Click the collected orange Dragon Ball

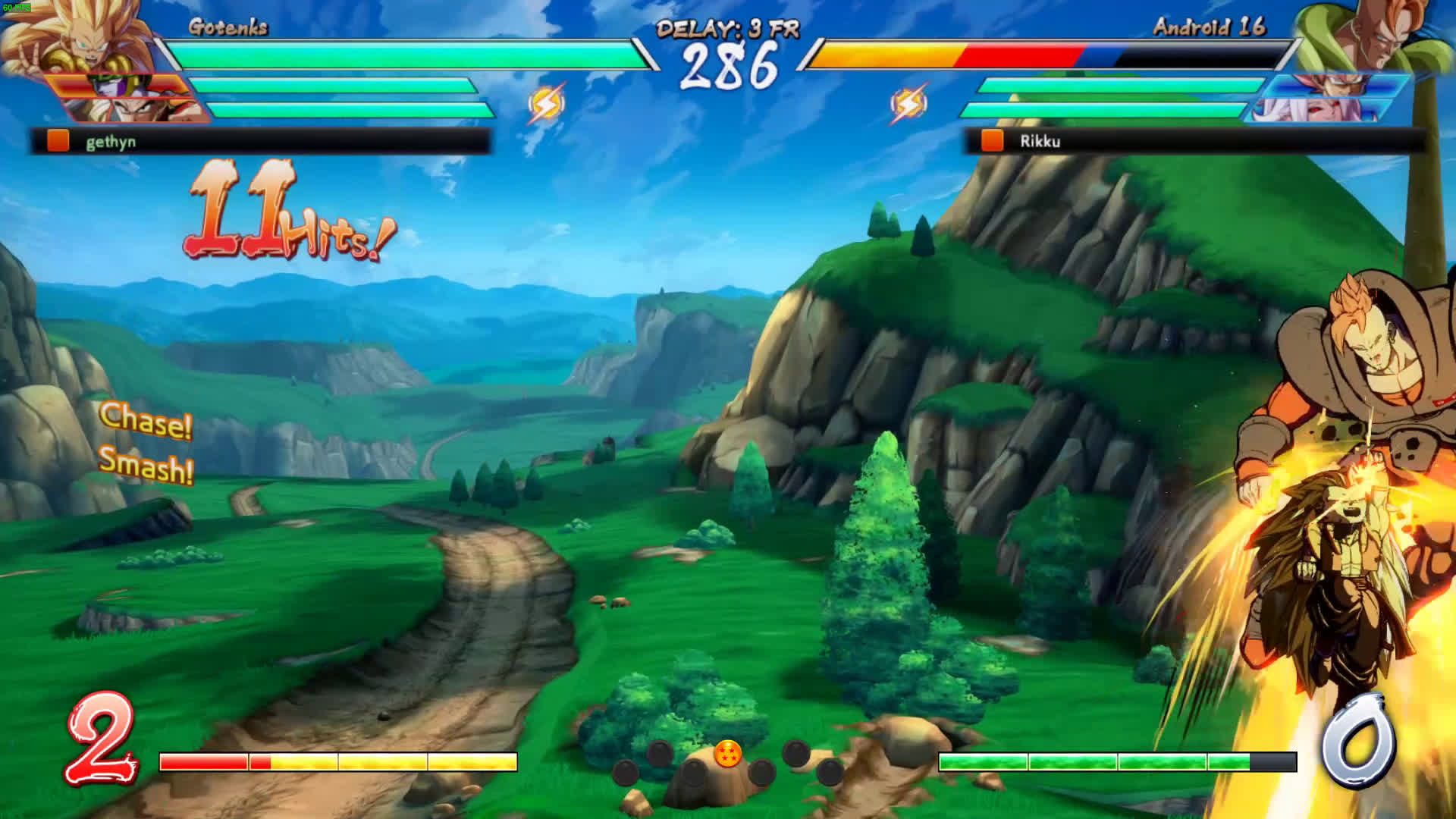[x=727, y=755]
